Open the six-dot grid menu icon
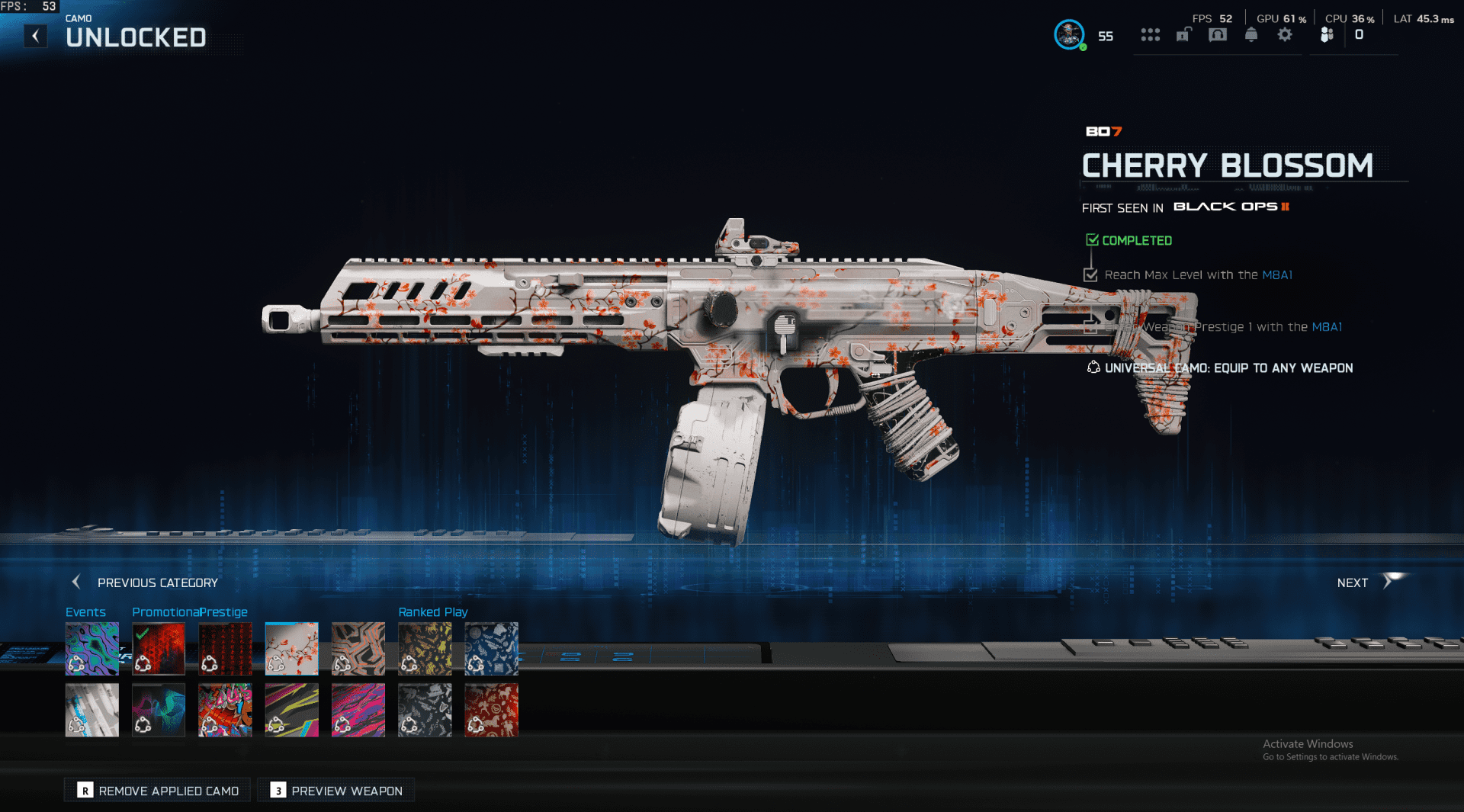This screenshot has width=1464, height=812. [x=1150, y=35]
